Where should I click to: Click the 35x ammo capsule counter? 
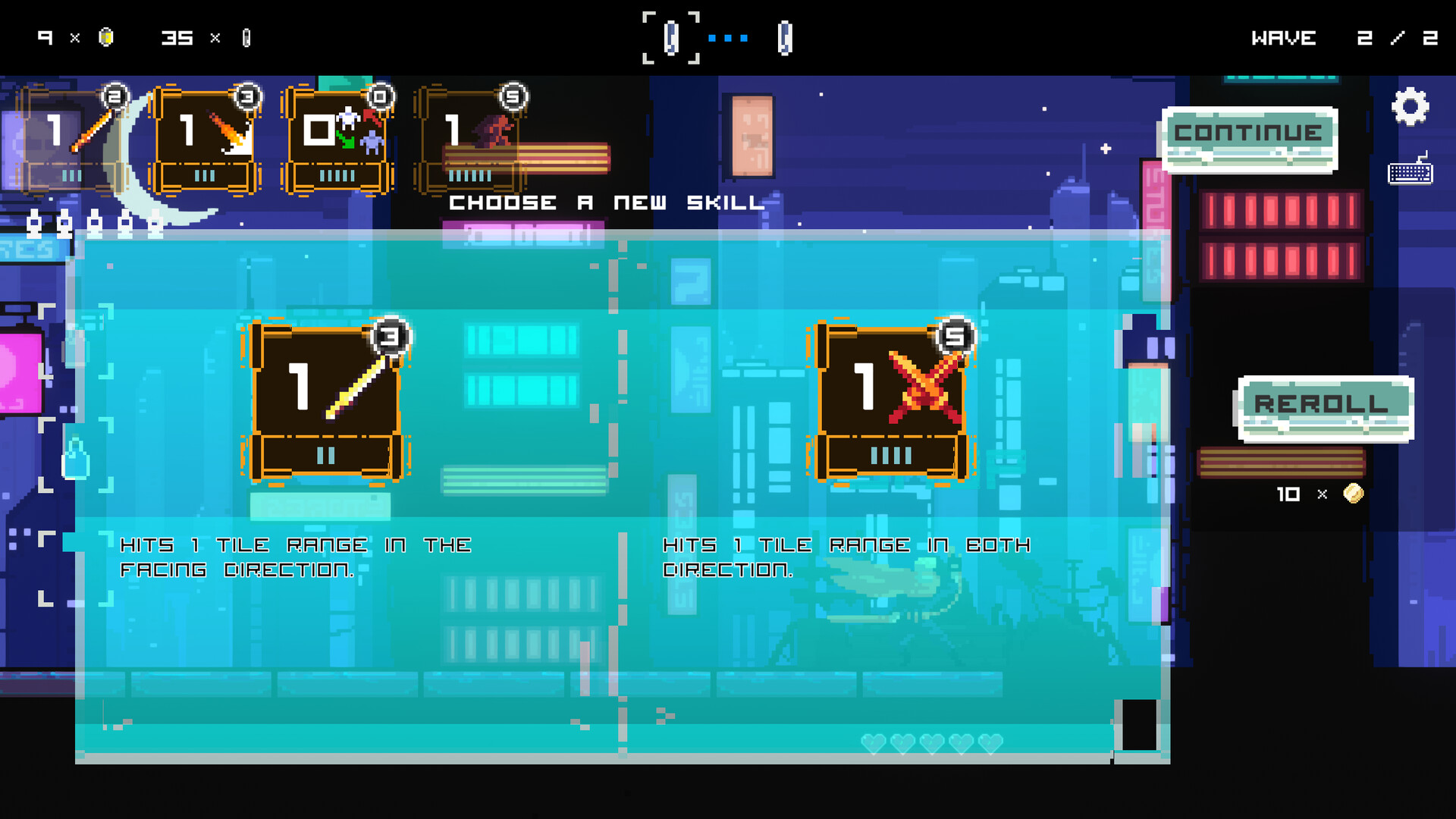coord(206,37)
